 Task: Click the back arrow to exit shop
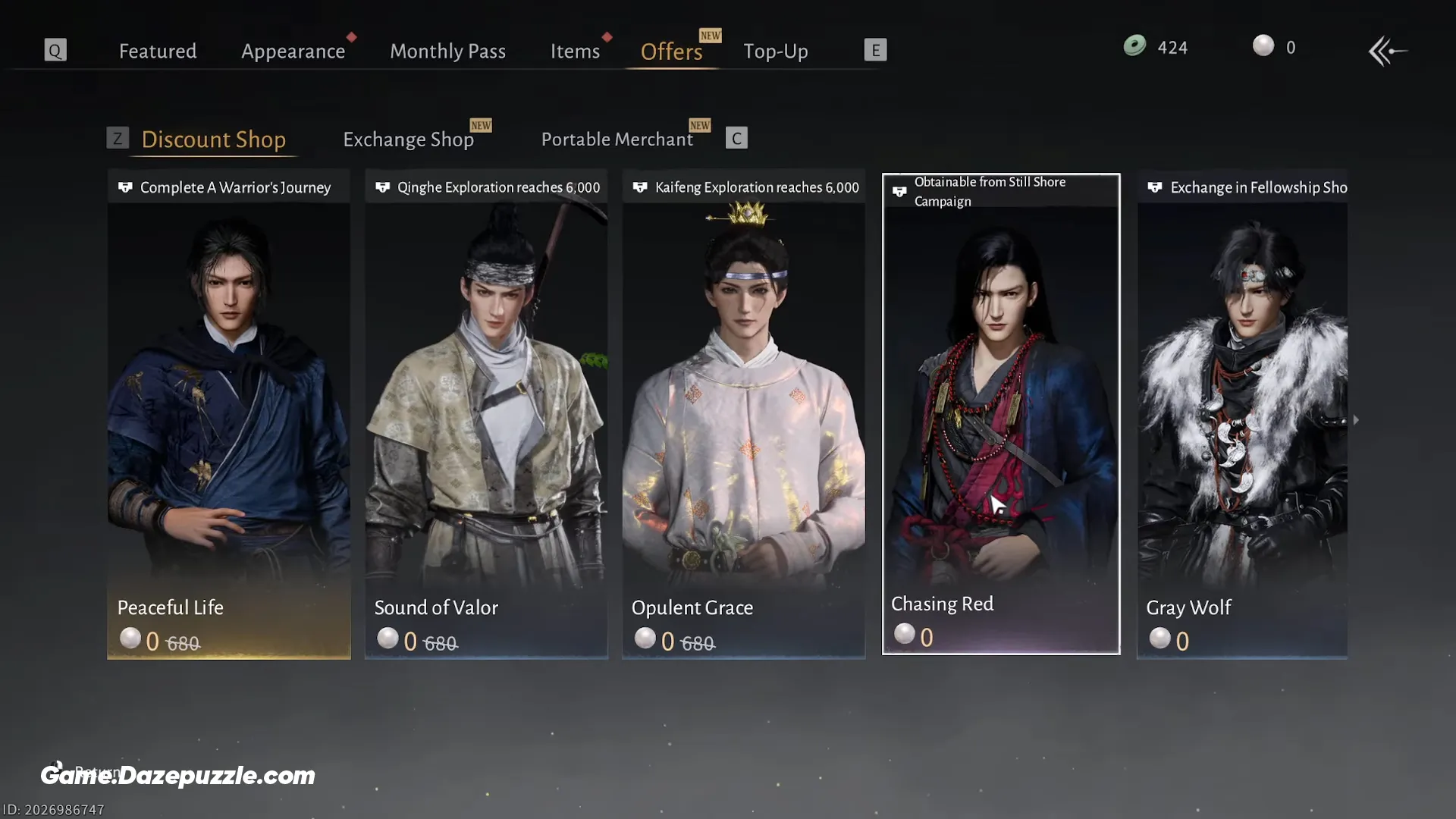[x=1387, y=51]
